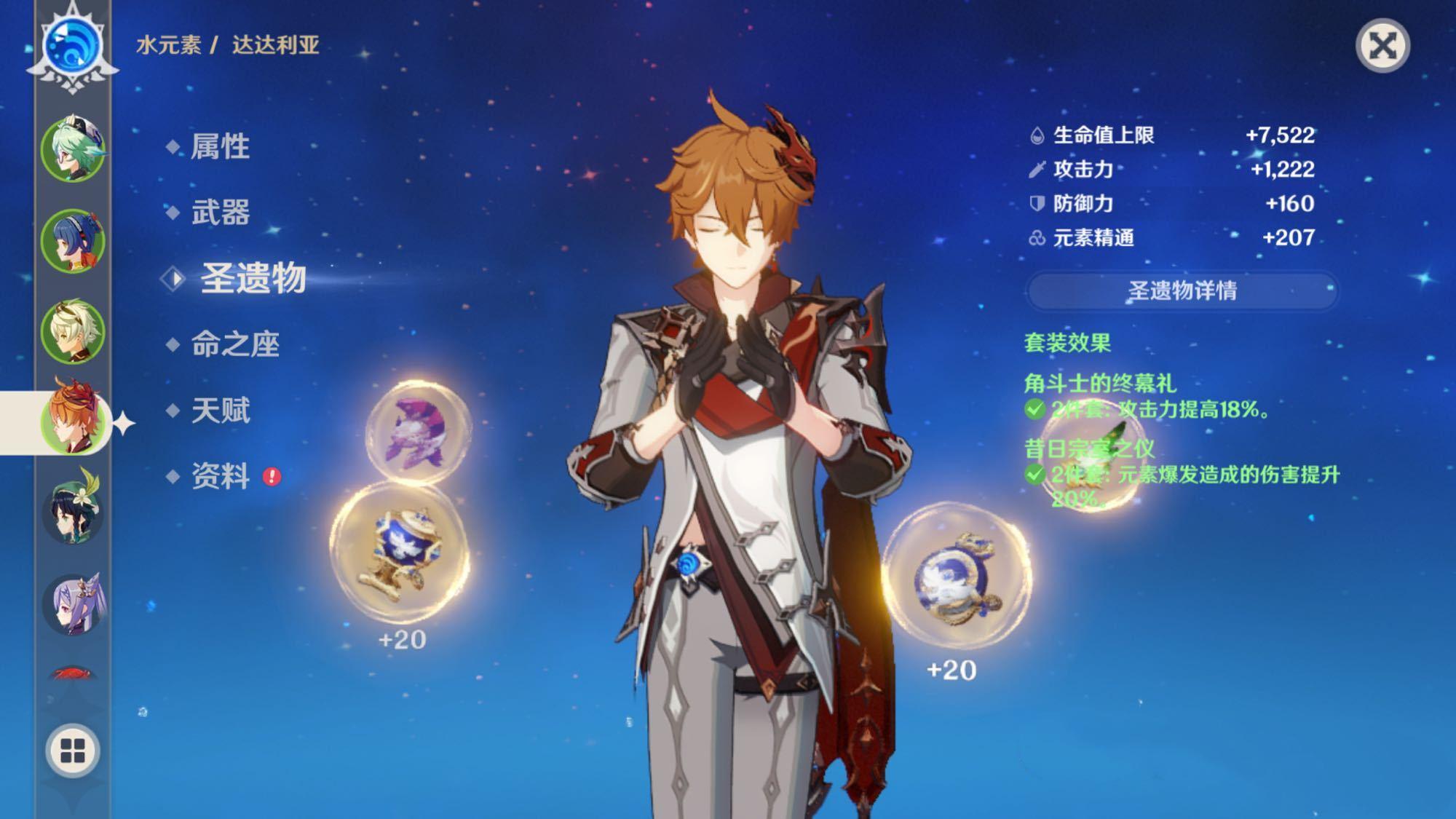
Task: Open the 命之座 constellation page
Action: [234, 344]
